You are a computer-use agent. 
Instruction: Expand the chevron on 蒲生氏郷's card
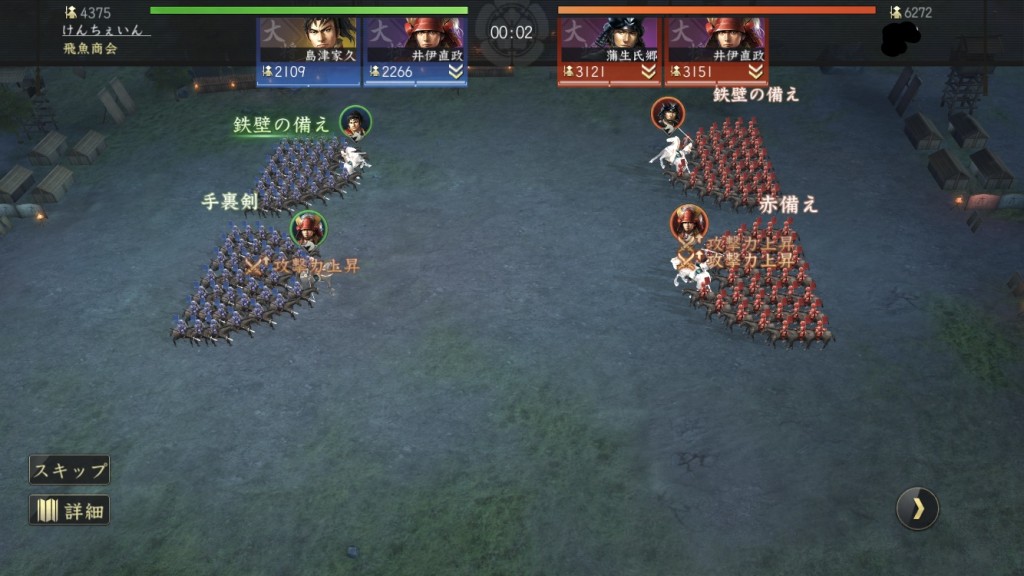(x=647, y=72)
